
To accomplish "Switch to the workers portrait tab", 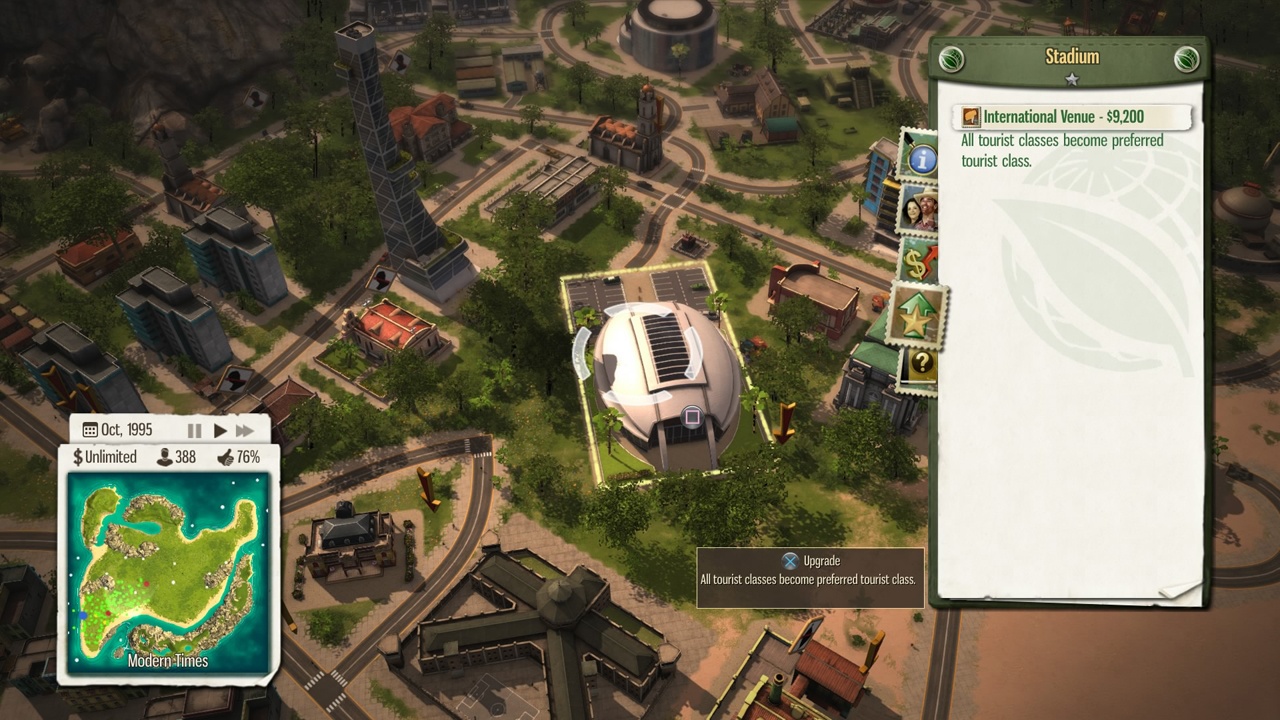I will tap(918, 210).
